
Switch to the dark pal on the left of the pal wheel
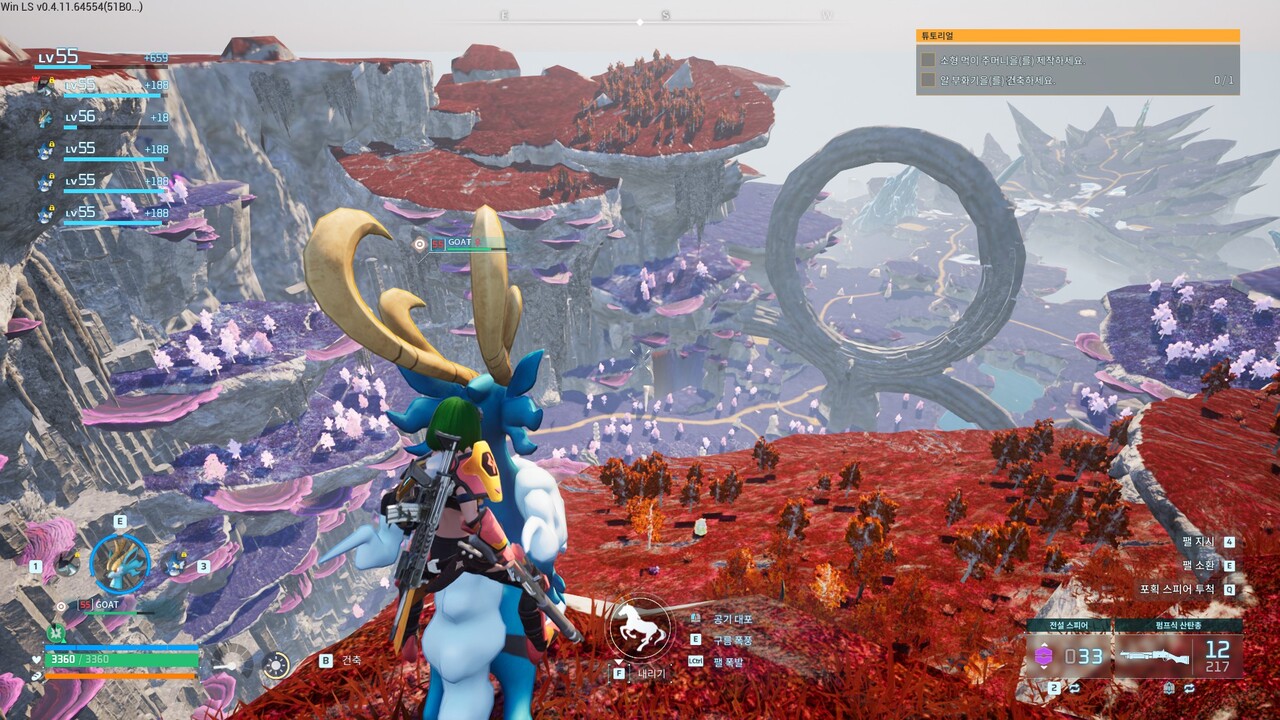click(x=66, y=564)
